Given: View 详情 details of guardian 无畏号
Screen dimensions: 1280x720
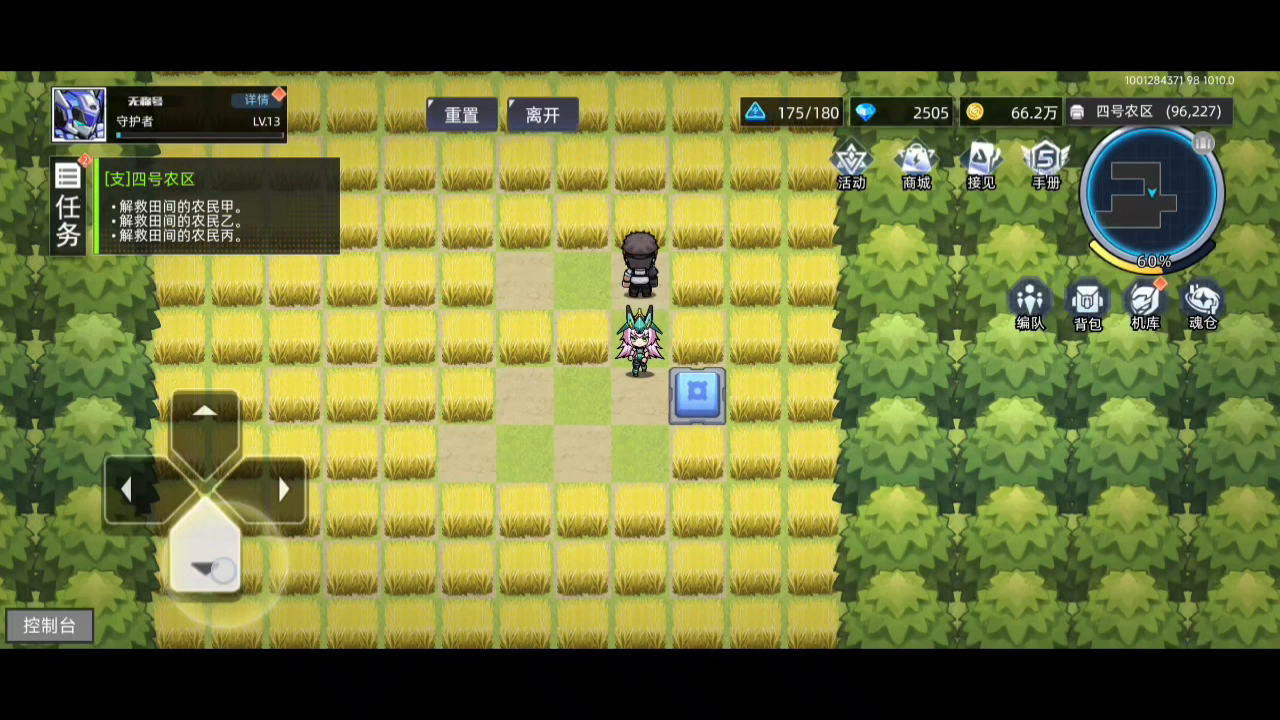Looking at the screenshot, I should pos(255,99).
